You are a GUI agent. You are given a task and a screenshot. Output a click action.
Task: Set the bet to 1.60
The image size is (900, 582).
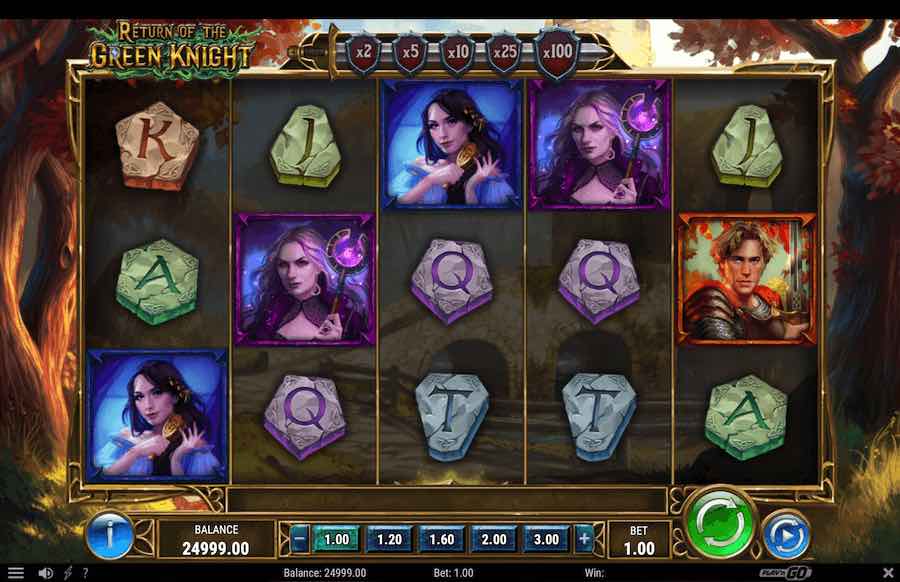[441, 539]
